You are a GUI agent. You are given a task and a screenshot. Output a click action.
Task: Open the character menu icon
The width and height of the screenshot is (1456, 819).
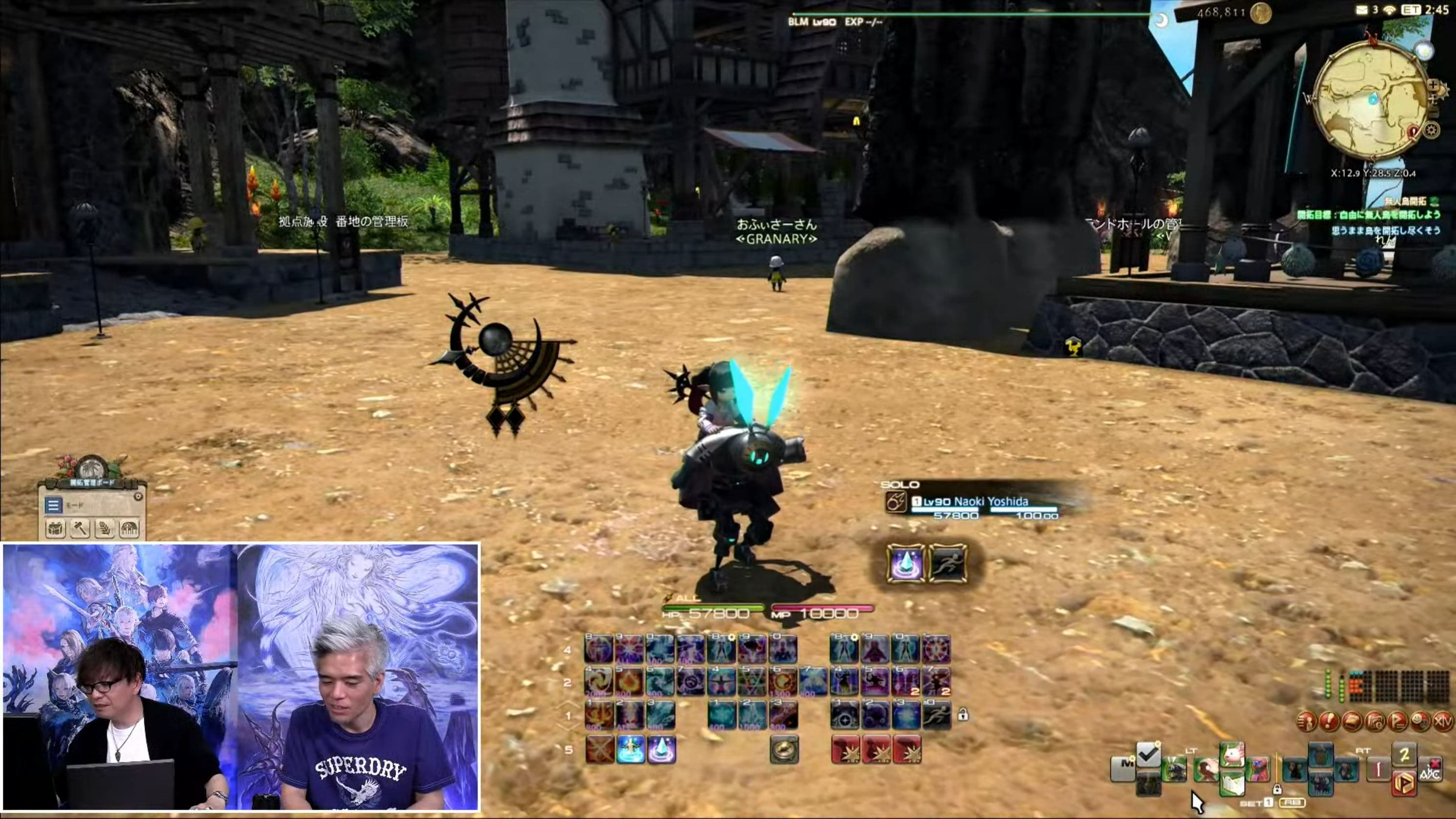(x=1306, y=721)
